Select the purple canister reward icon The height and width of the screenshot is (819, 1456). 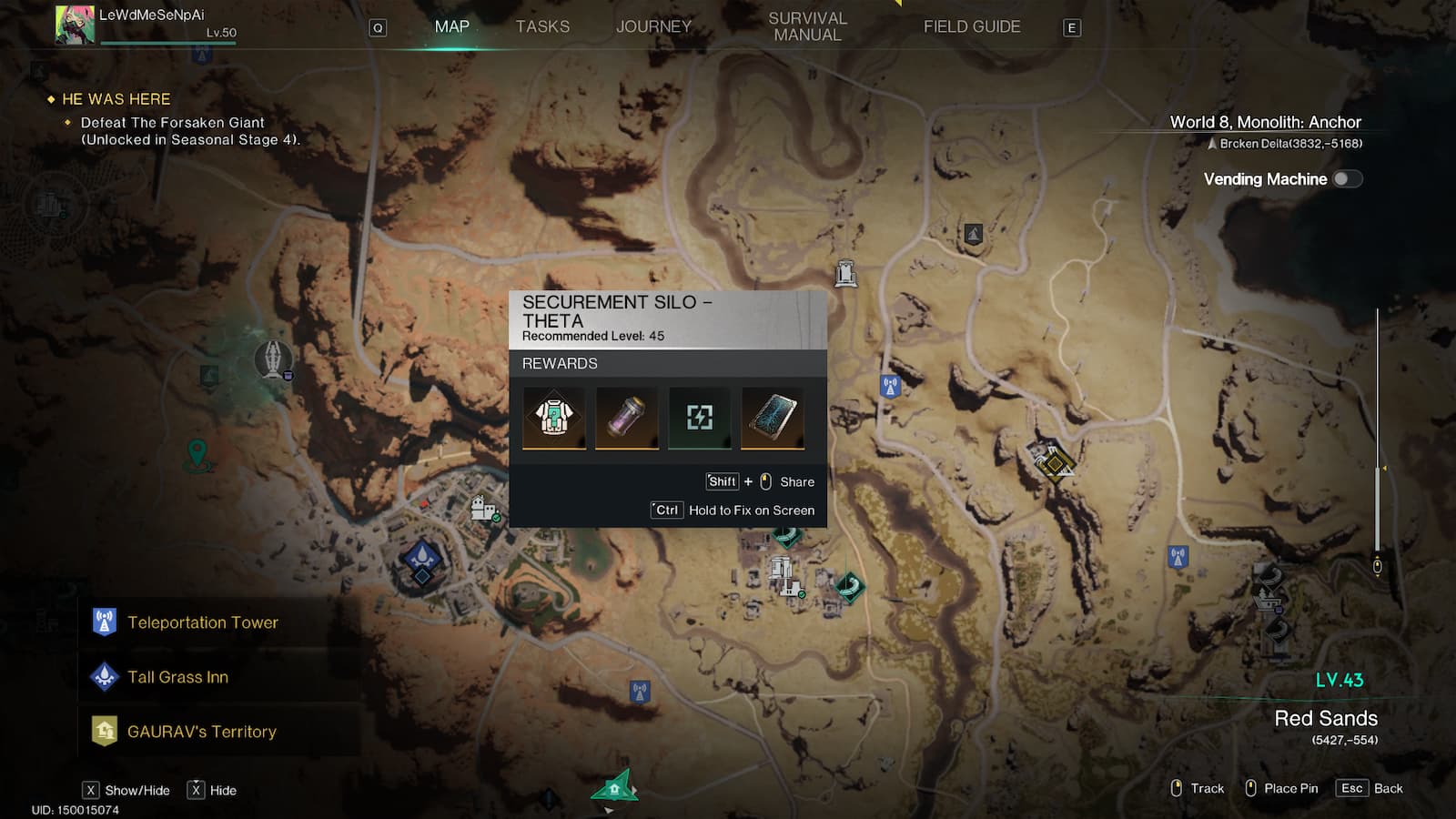click(x=627, y=418)
